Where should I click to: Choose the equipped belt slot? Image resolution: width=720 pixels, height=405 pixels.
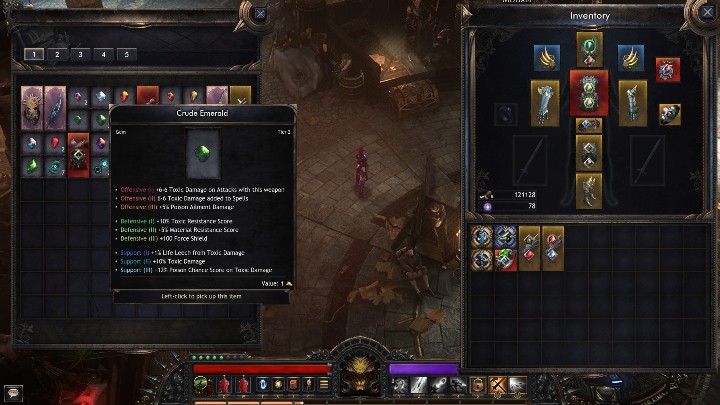pyautogui.click(x=588, y=125)
